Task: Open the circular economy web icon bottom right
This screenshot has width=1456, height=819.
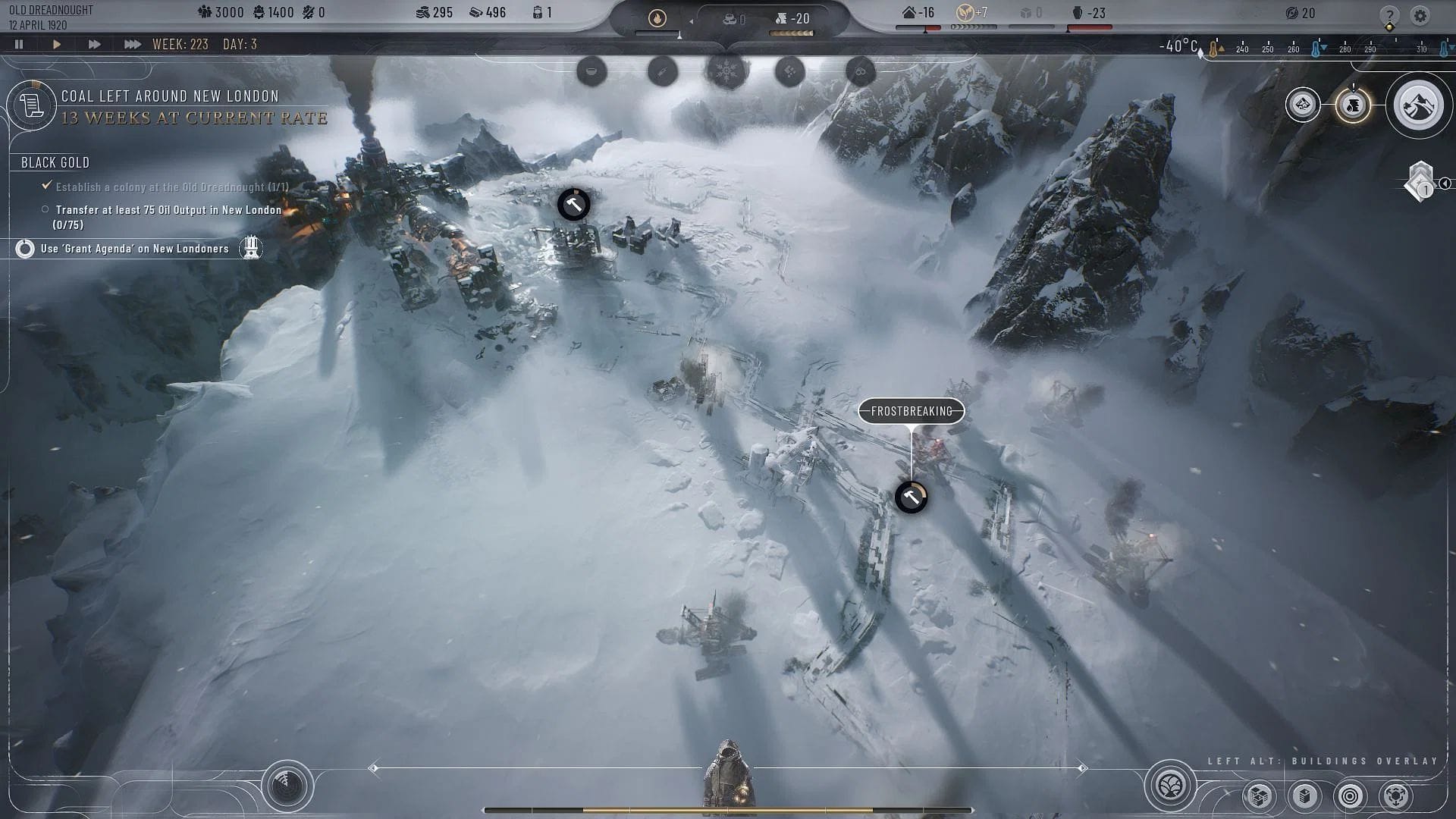Action: pyautogui.click(x=1395, y=796)
